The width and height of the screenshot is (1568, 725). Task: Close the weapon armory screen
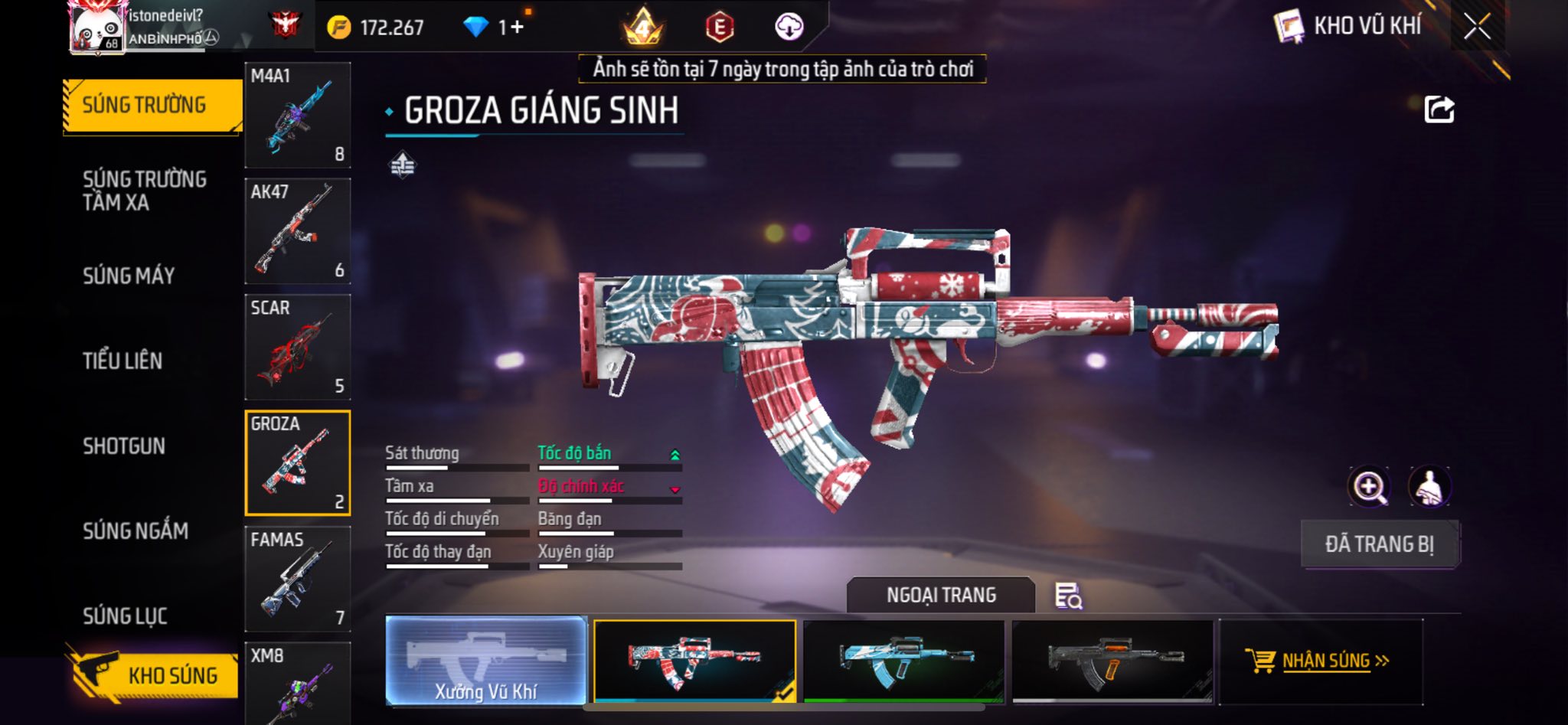[x=1477, y=27]
